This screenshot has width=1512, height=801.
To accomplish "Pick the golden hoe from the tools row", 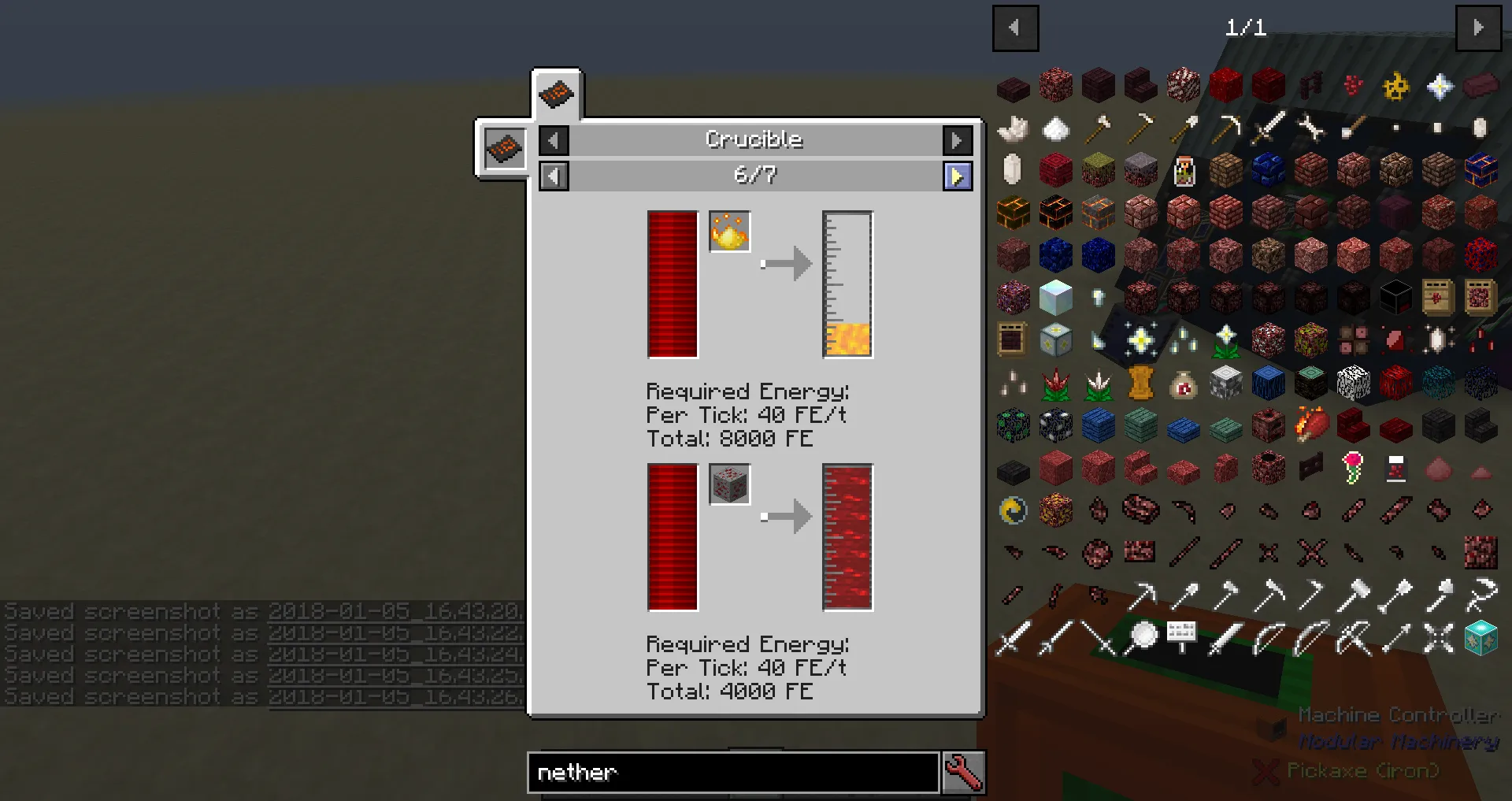I will [x=1144, y=128].
